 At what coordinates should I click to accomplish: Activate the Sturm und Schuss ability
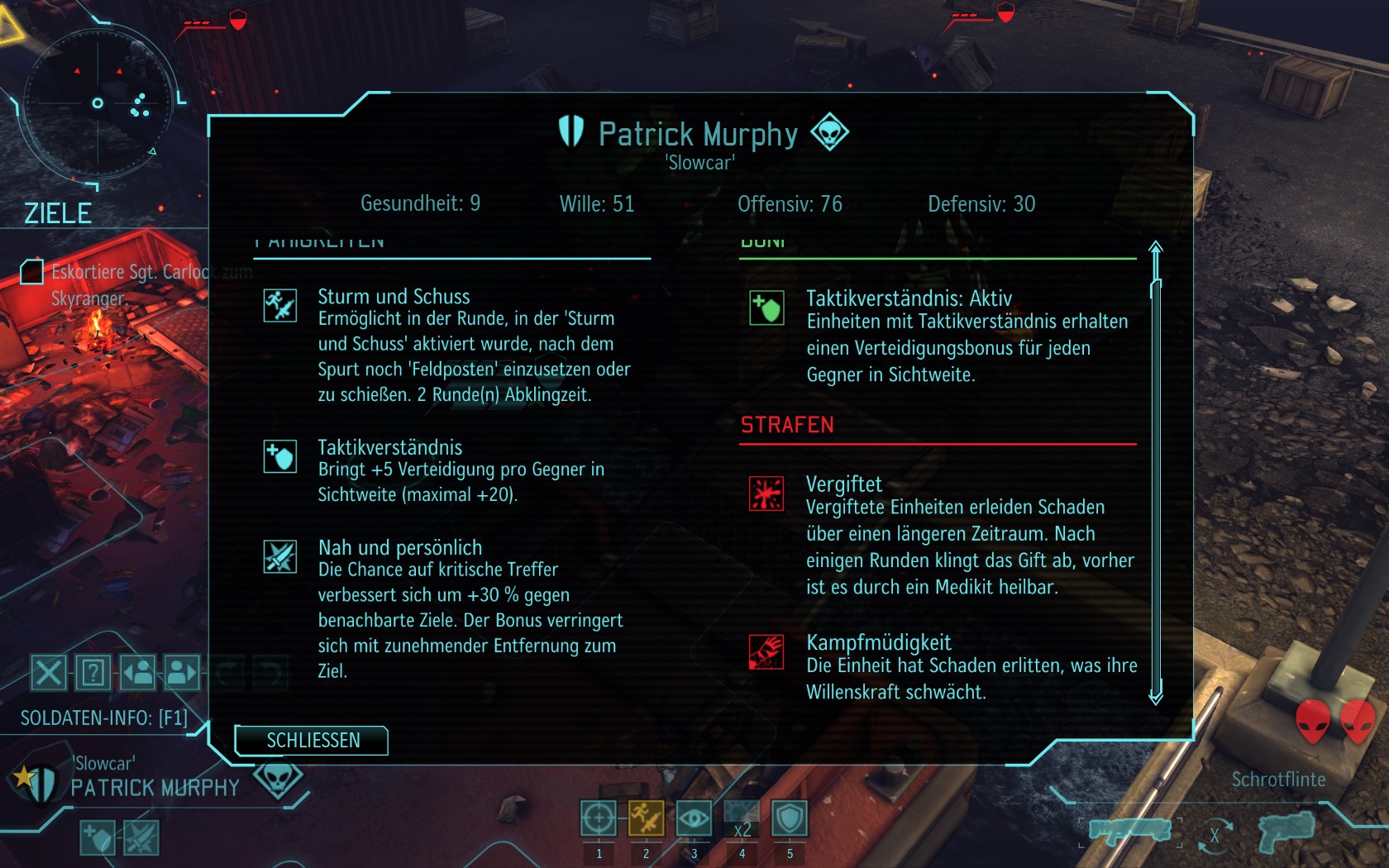[646, 818]
